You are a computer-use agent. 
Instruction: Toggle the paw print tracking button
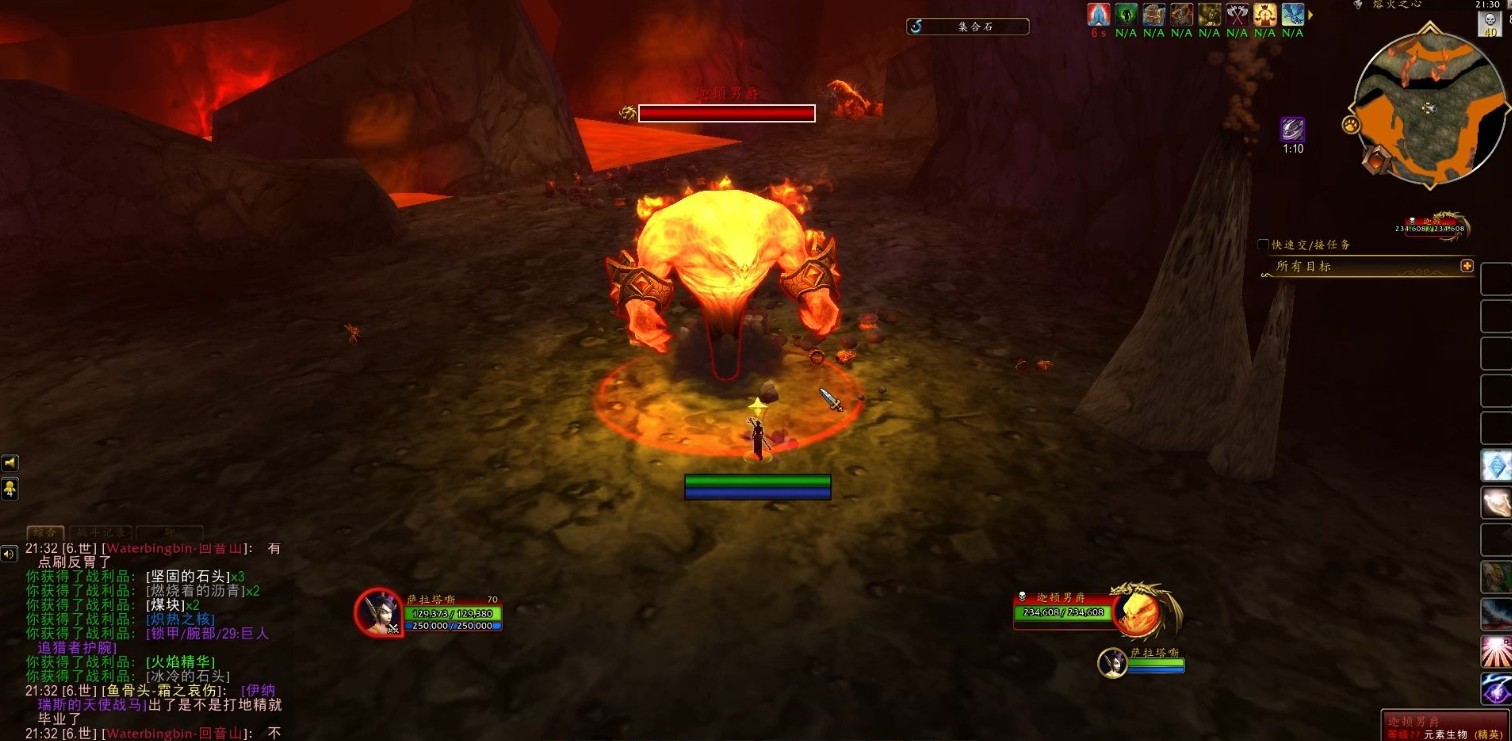[1350, 125]
